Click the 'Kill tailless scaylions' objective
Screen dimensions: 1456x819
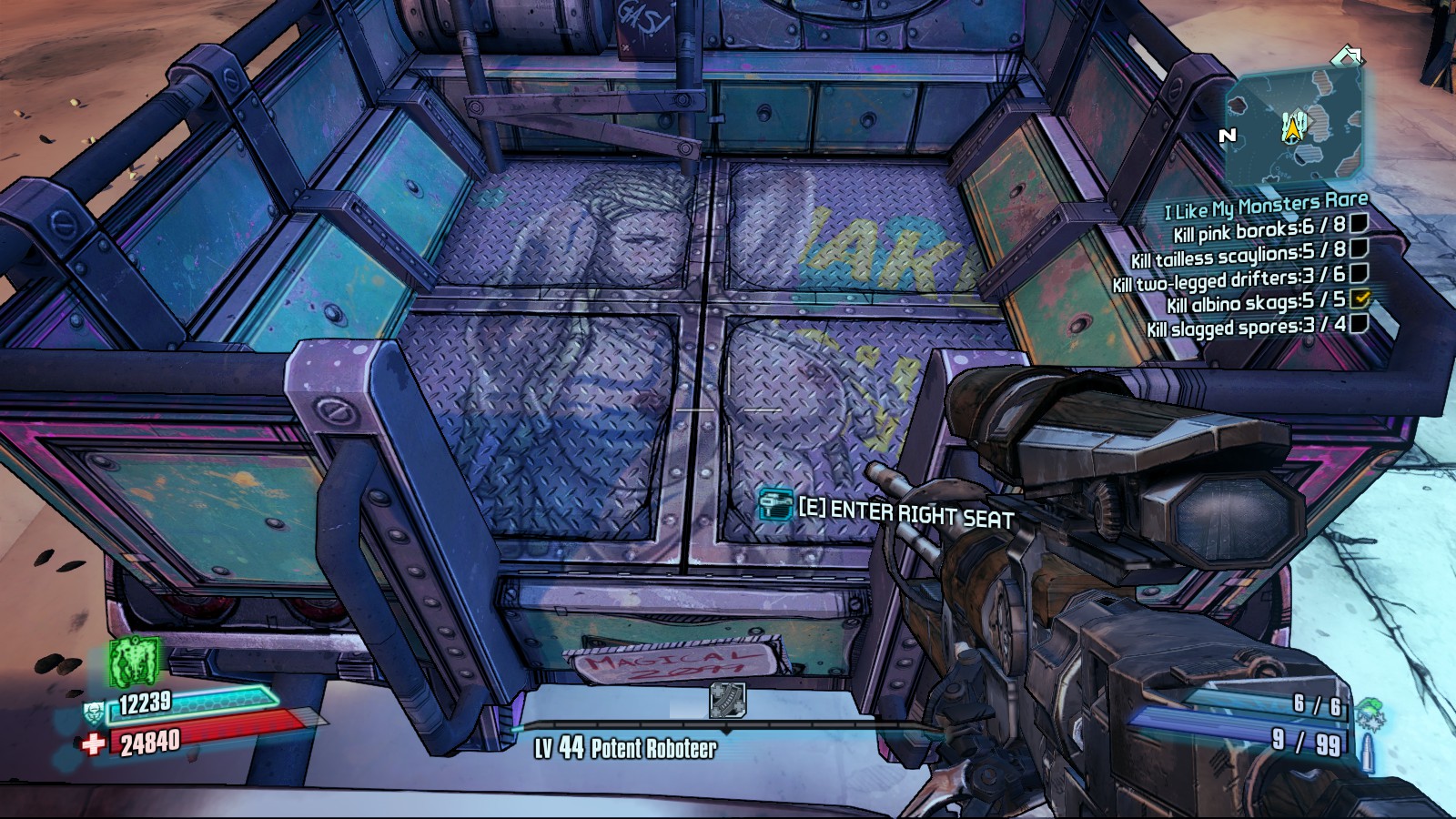click(1238, 254)
